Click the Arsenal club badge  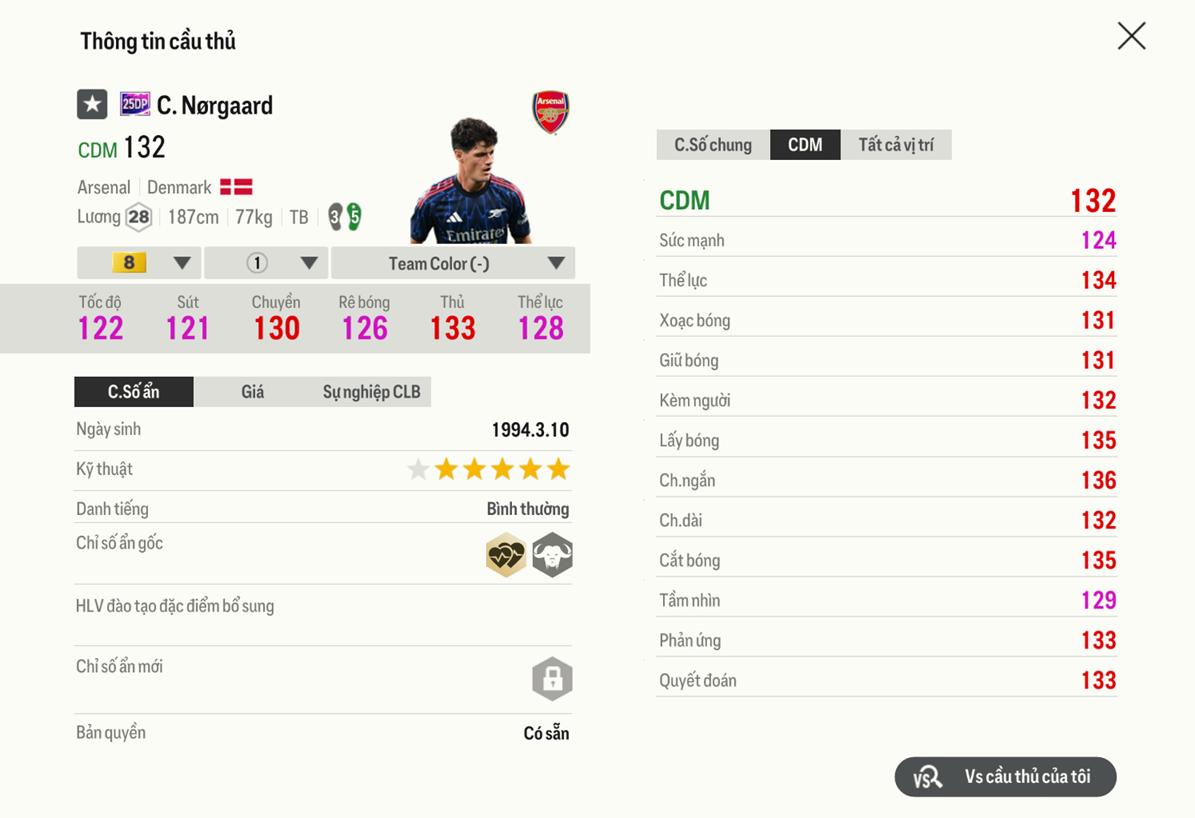[550, 112]
